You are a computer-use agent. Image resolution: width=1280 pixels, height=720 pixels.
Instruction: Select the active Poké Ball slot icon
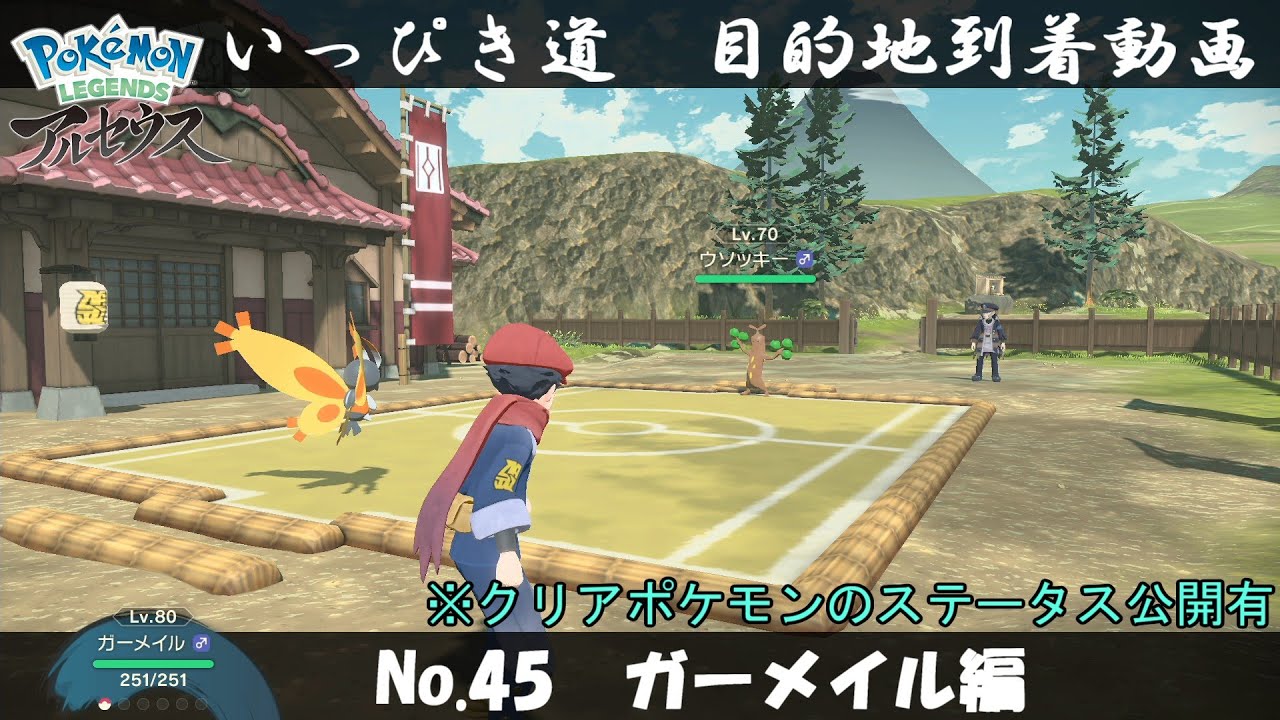tap(104, 703)
